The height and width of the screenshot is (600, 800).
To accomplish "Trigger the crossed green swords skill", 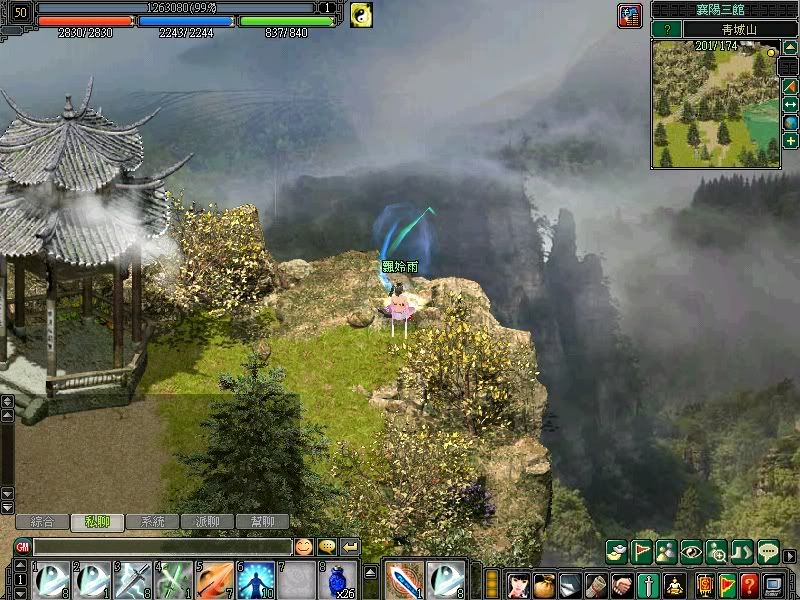I will [x=174, y=580].
